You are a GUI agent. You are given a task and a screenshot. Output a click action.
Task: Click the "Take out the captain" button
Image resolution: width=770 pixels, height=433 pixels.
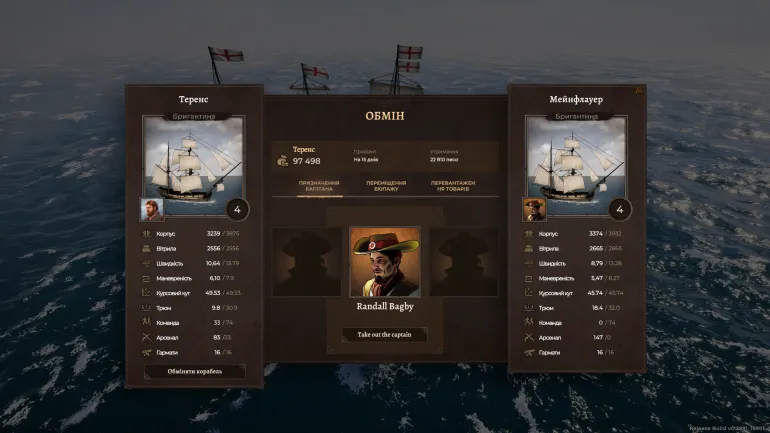pos(384,335)
